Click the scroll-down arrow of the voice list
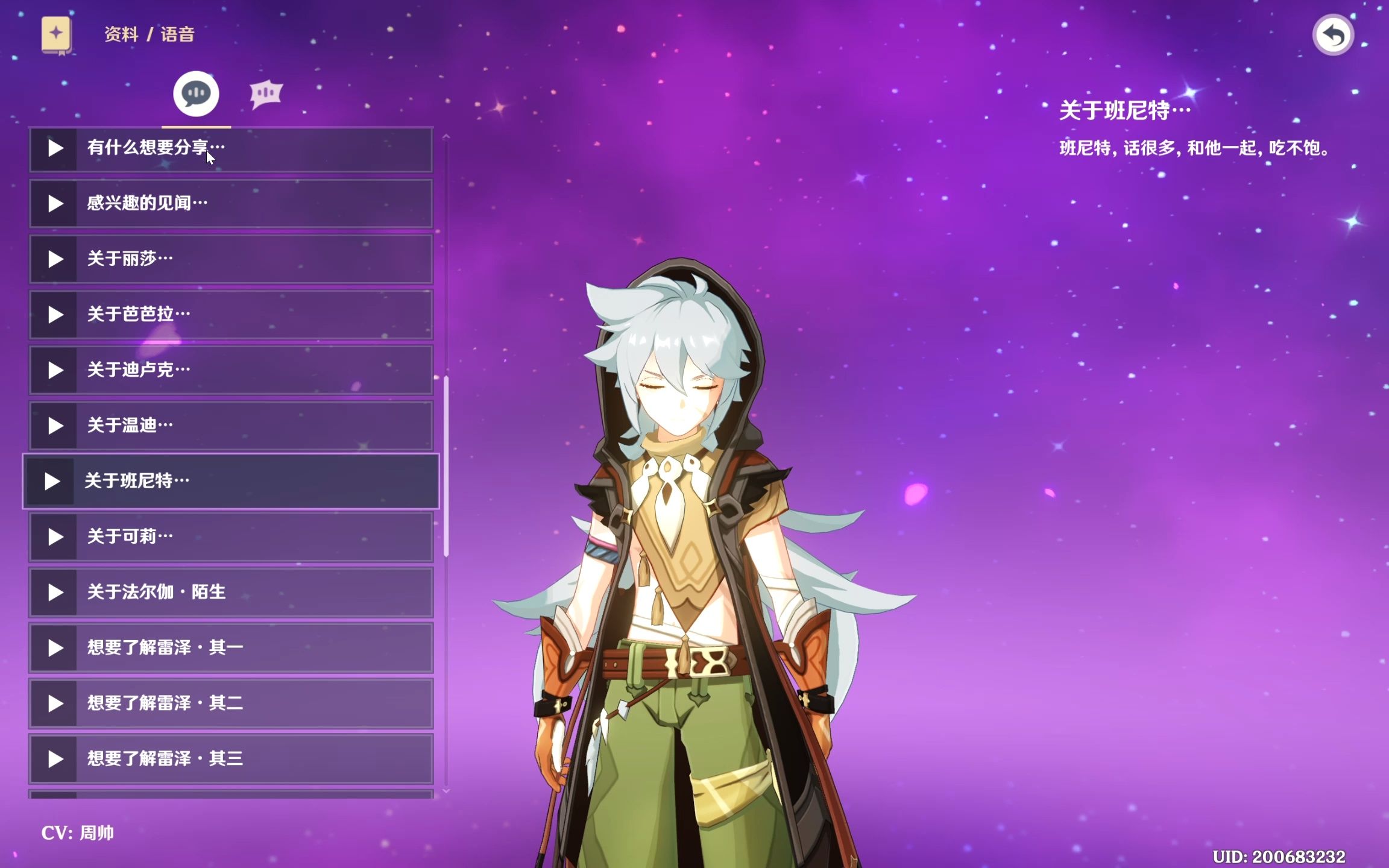1389x868 pixels. point(446,791)
